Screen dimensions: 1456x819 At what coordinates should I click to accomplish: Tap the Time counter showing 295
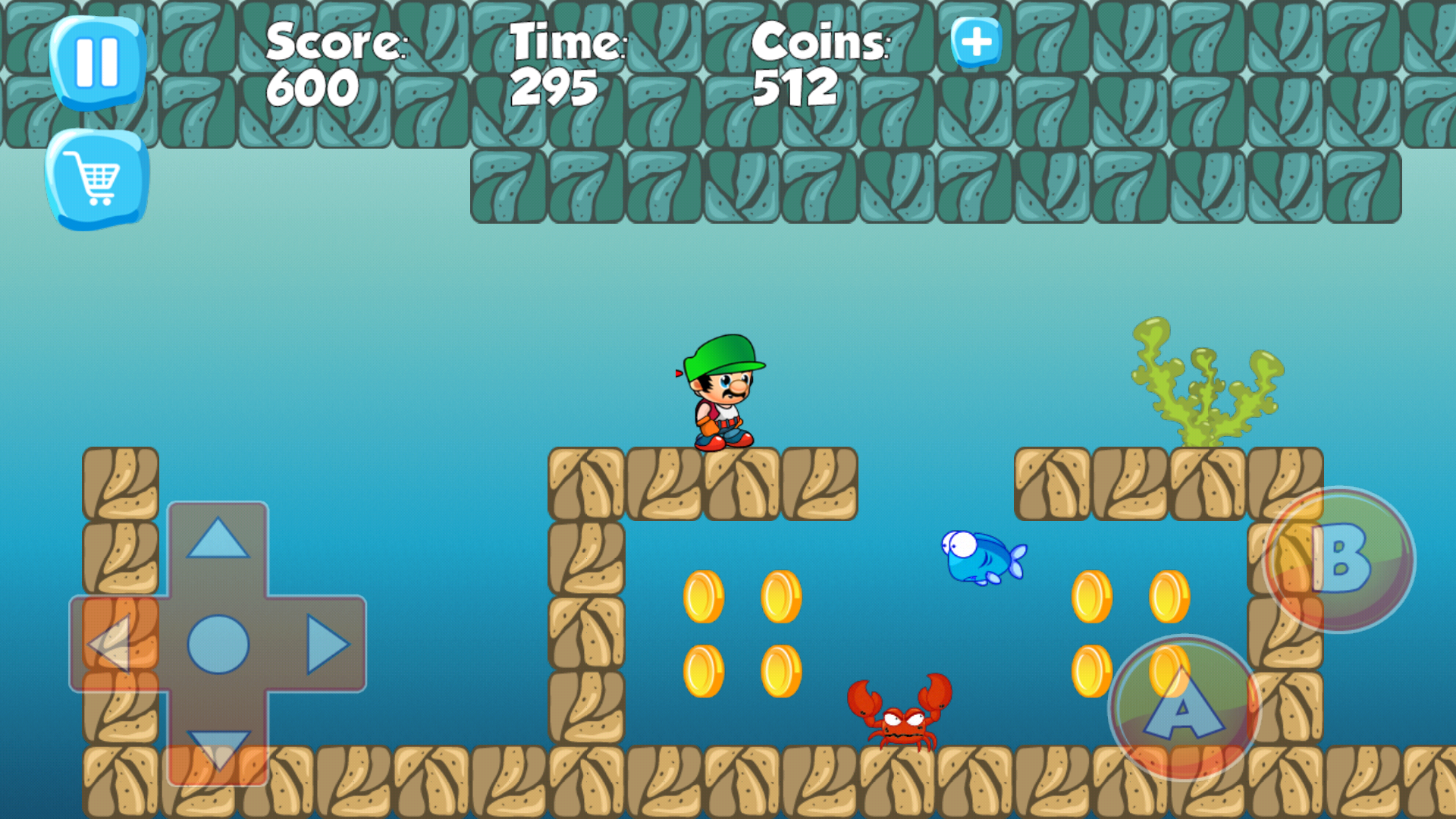[x=554, y=86]
